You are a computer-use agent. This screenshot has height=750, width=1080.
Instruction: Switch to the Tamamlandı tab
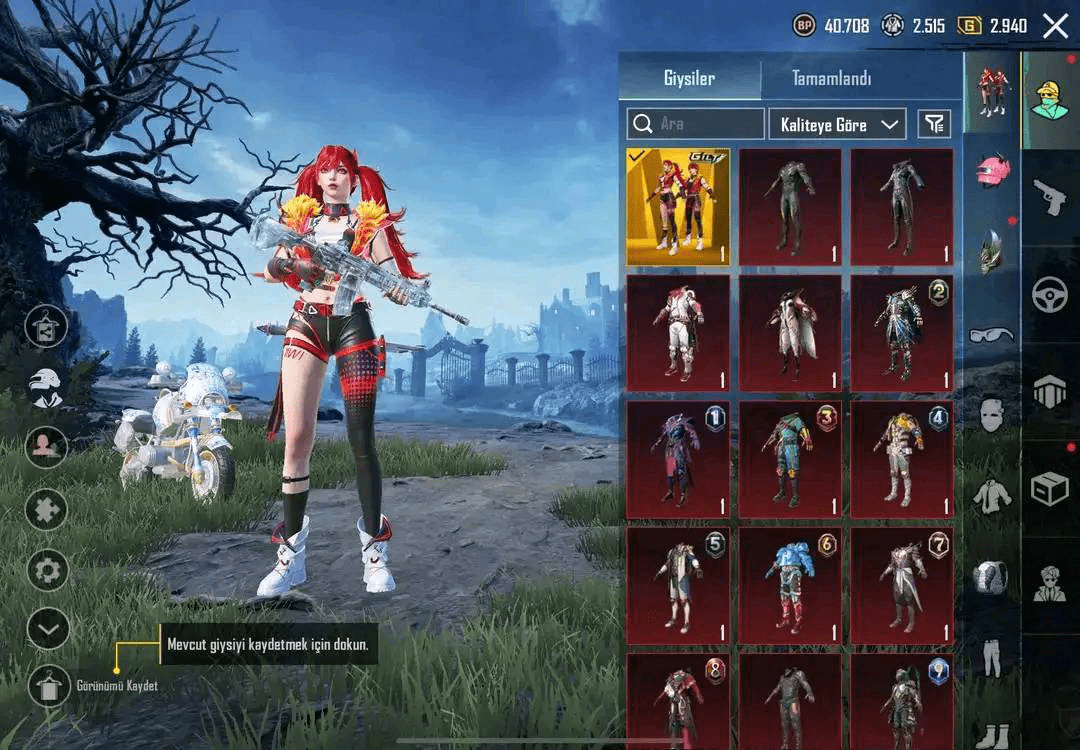(x=831, y=78)
